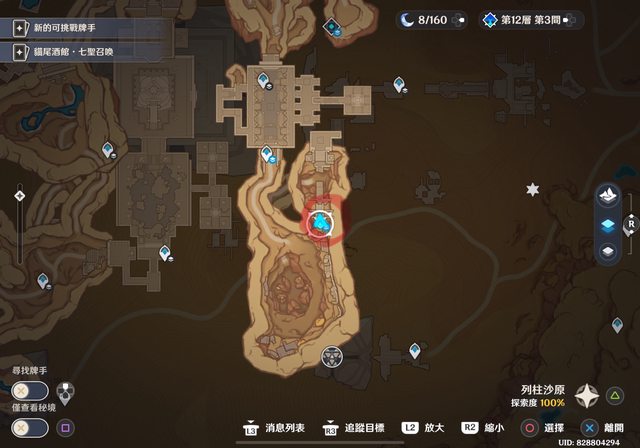The height and width of the screenshot is (448, 640).
Task: Select the highlighted teleport waypoint circled in red
Action: (x=322, y=221)
